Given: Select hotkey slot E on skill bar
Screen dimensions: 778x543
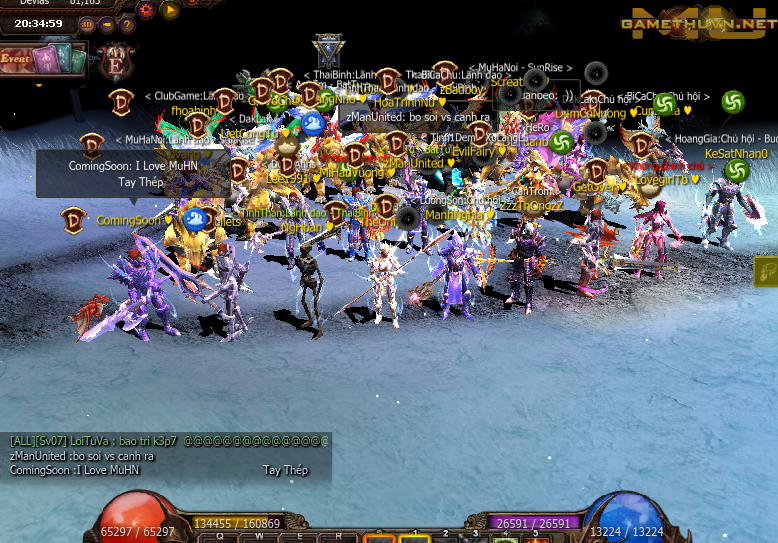Looking at the screenshot, I should 298,537.
